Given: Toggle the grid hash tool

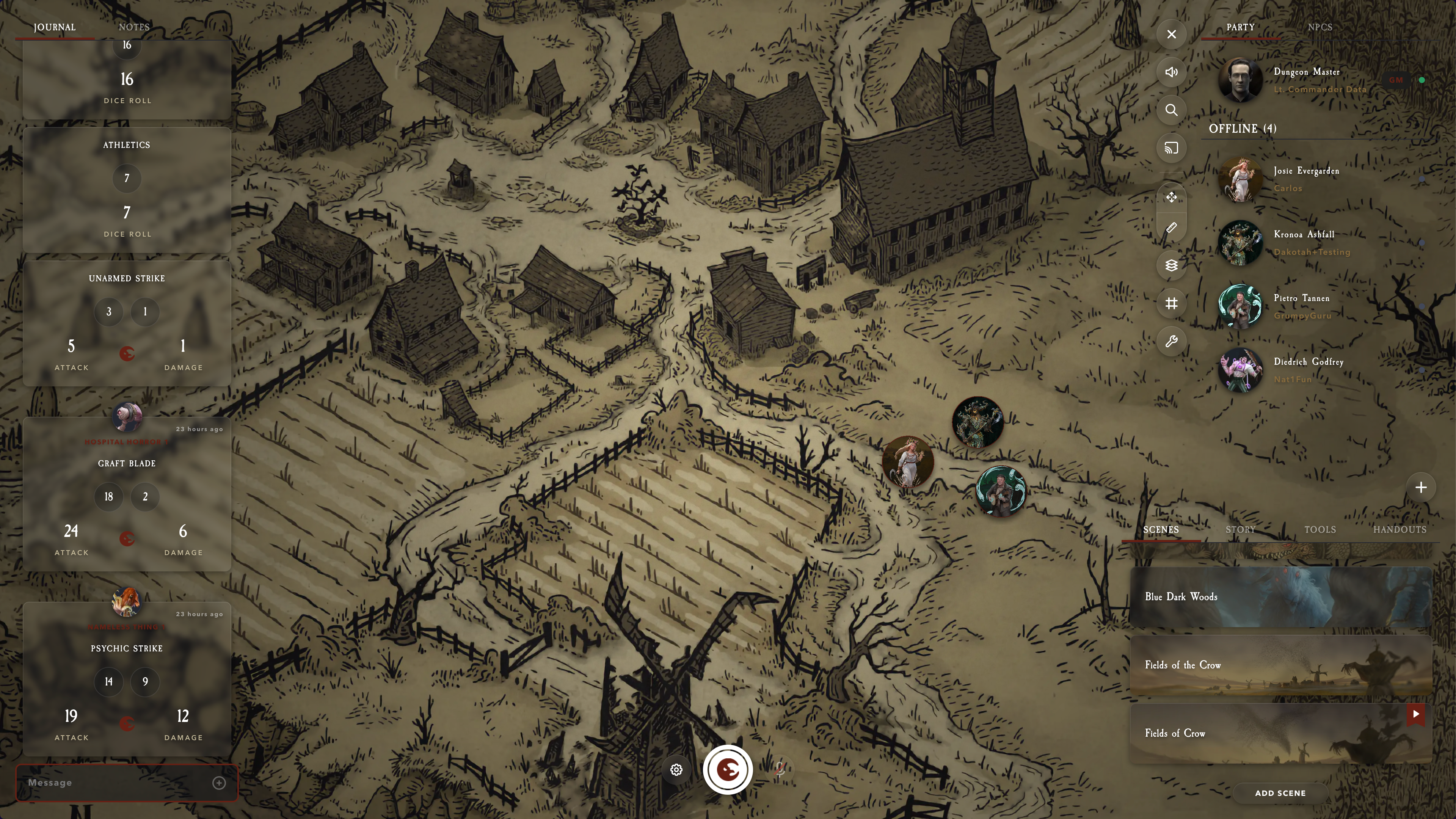Looking at the screenshot, I should (1171, 303).
